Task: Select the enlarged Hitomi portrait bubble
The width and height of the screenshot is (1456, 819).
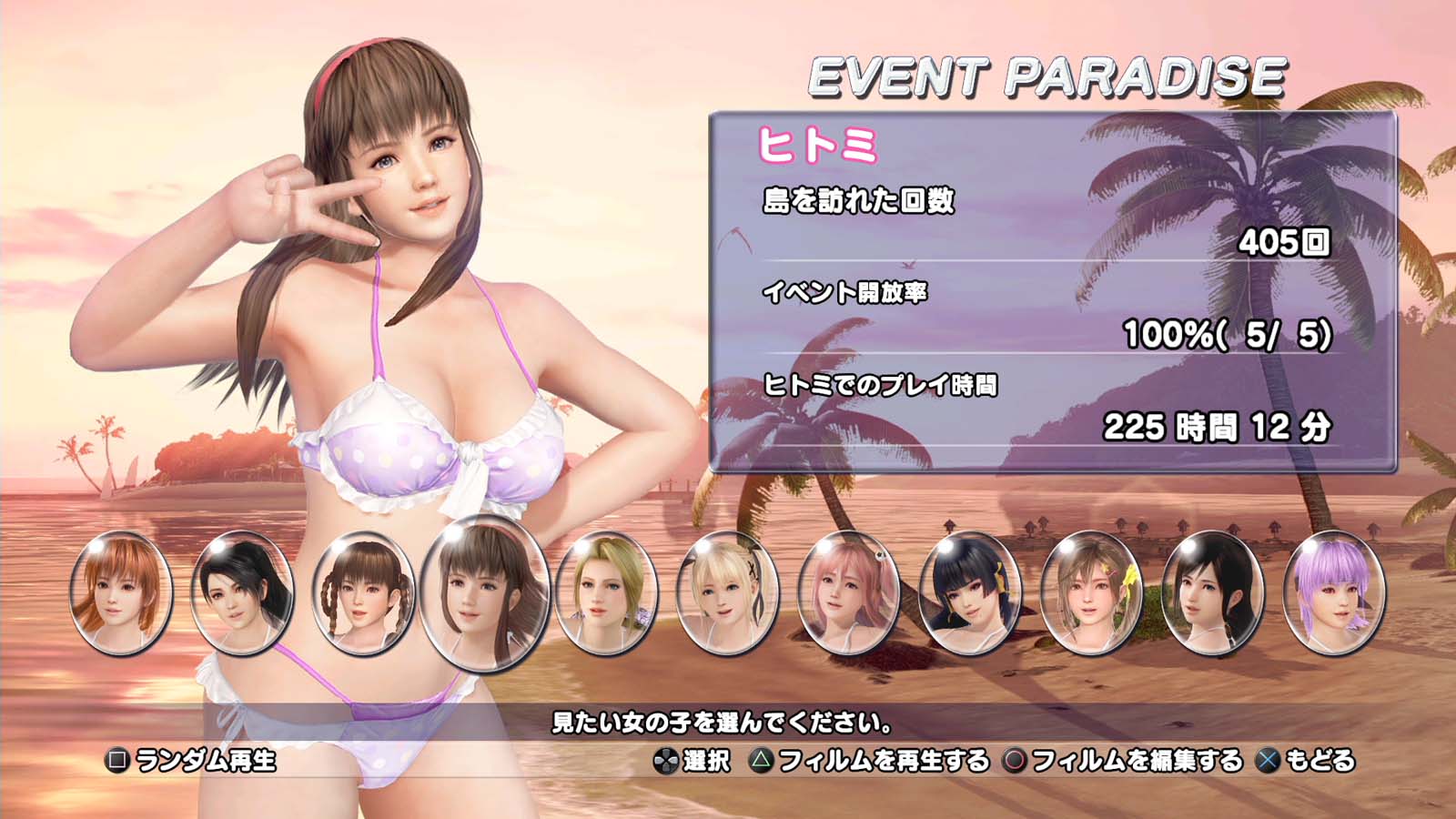Action: tap(485, 592)
